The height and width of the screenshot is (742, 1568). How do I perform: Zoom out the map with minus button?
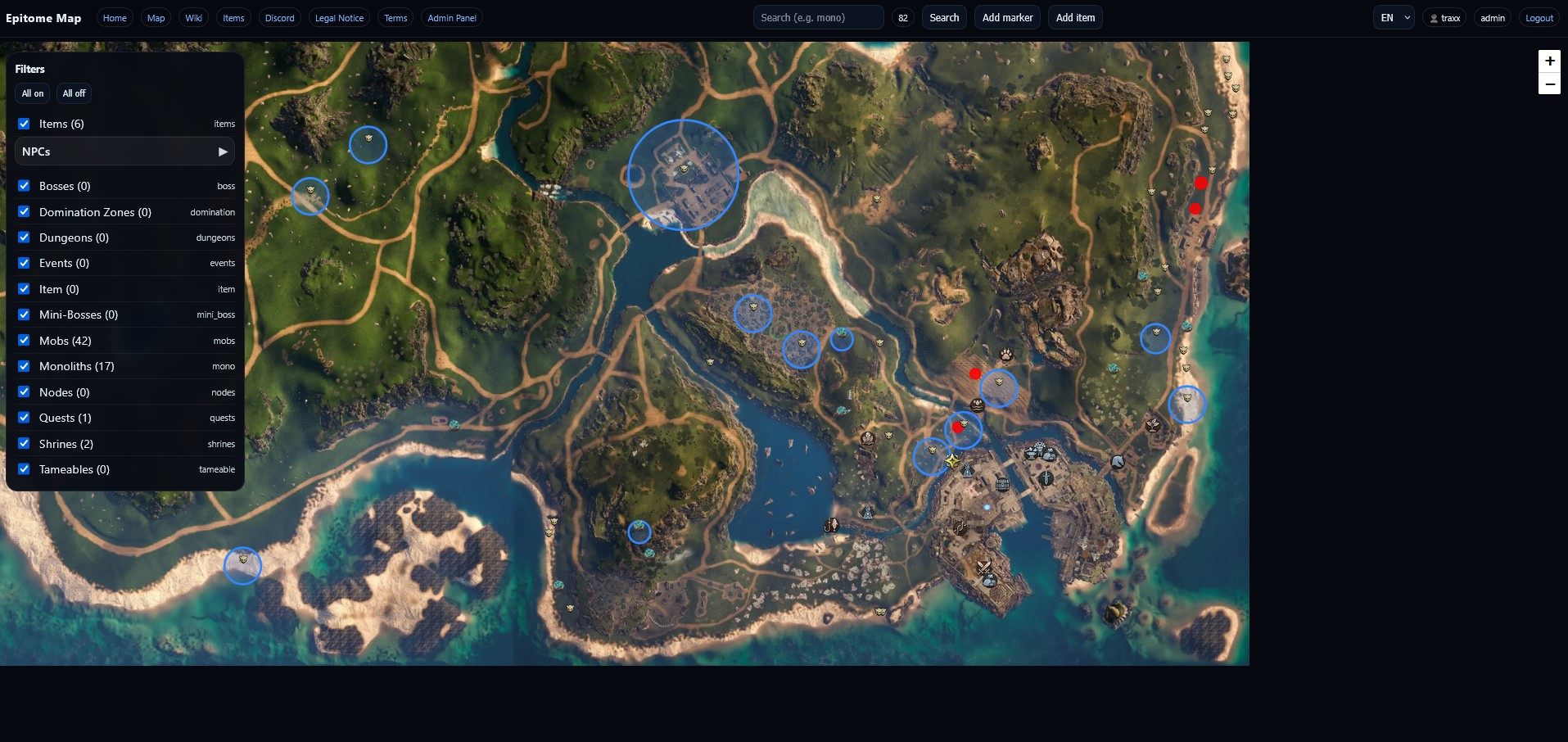click(x=1548, y=84)
